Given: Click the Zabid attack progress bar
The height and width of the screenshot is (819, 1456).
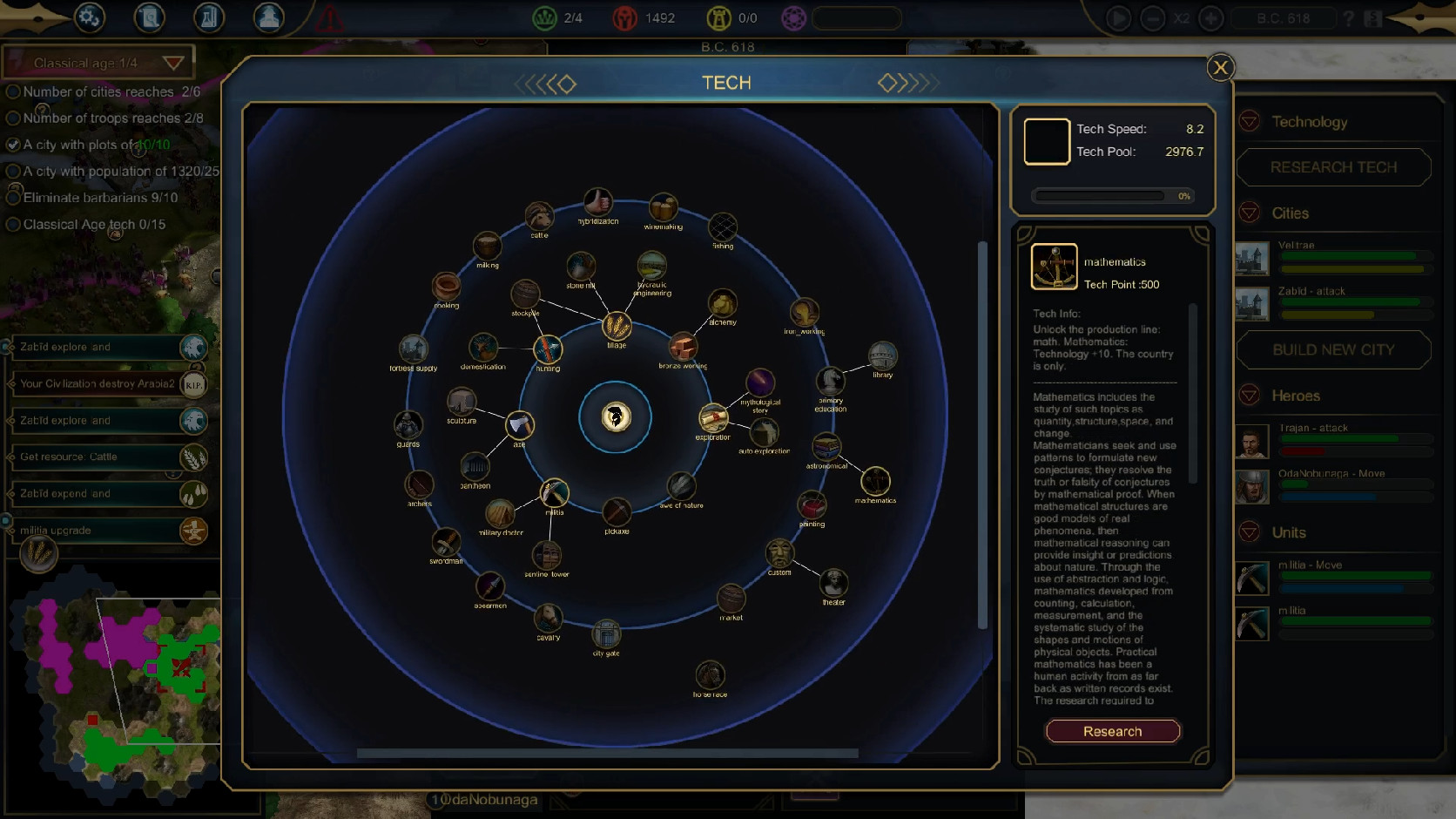Looking at the screenshot, I should tap(1355, 304).
